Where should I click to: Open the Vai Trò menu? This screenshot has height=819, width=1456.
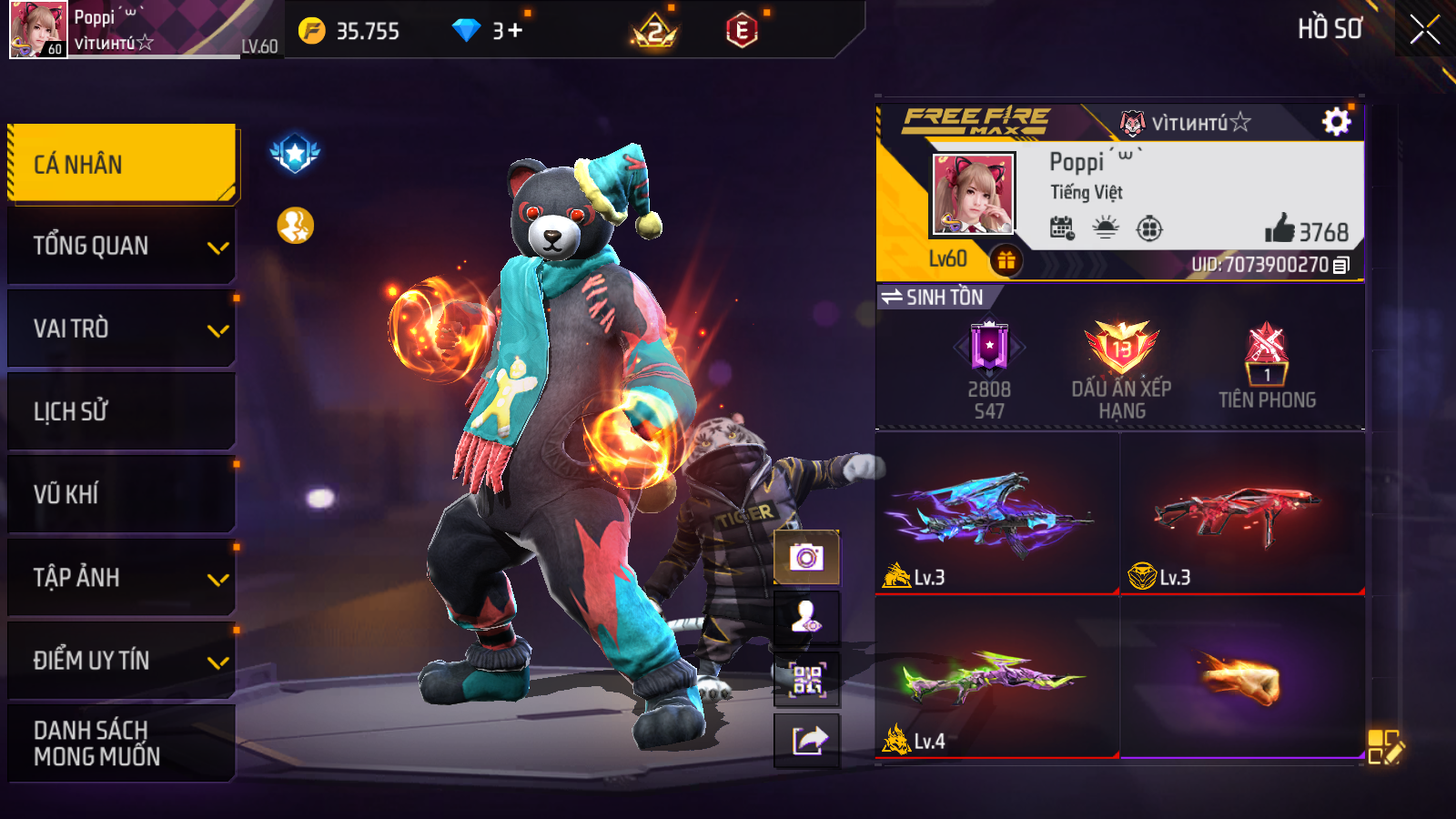click(x=122, y=329)
